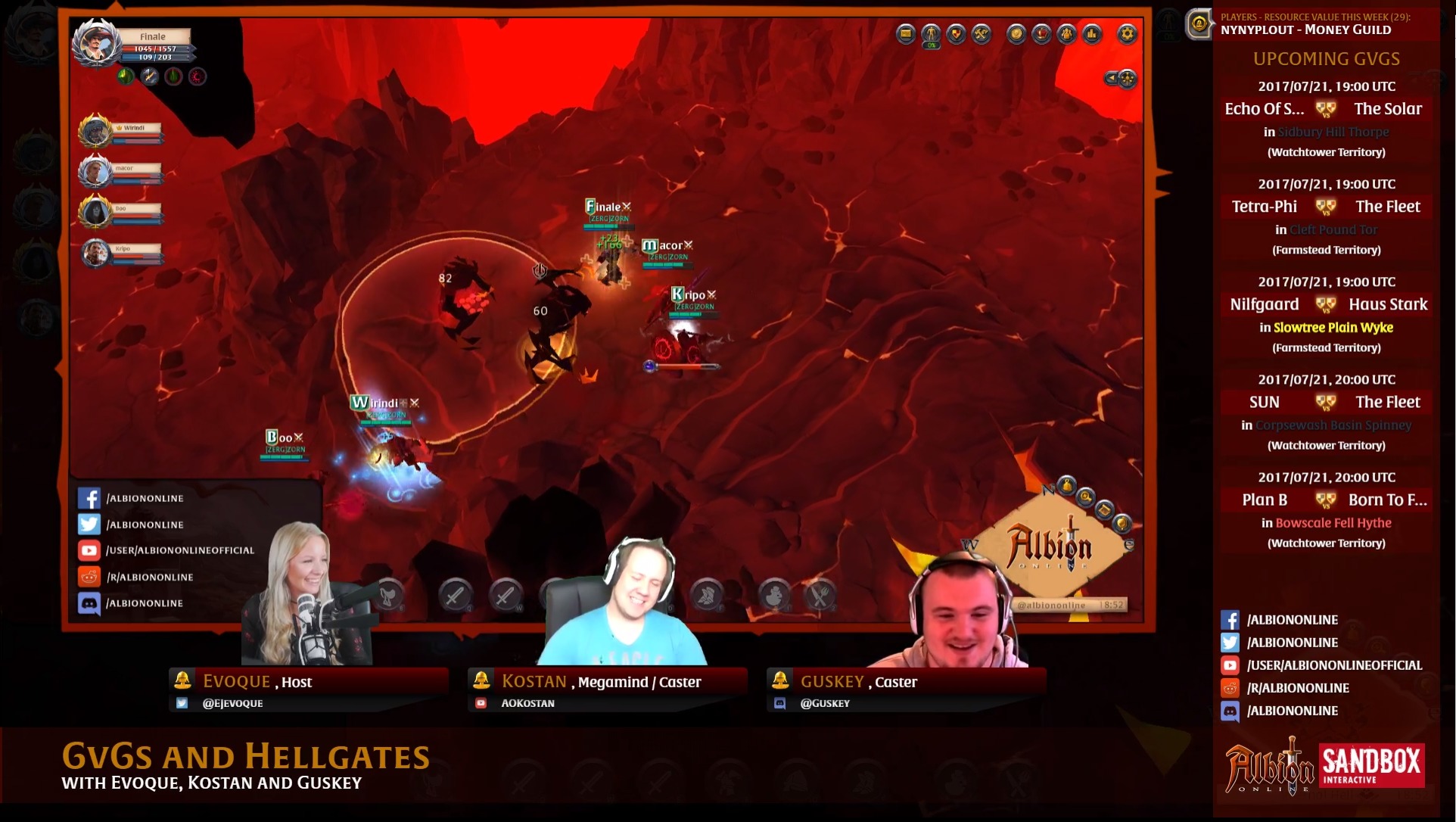
Task: Toggle one of Finale's buff icons
Action: [126, 75]
